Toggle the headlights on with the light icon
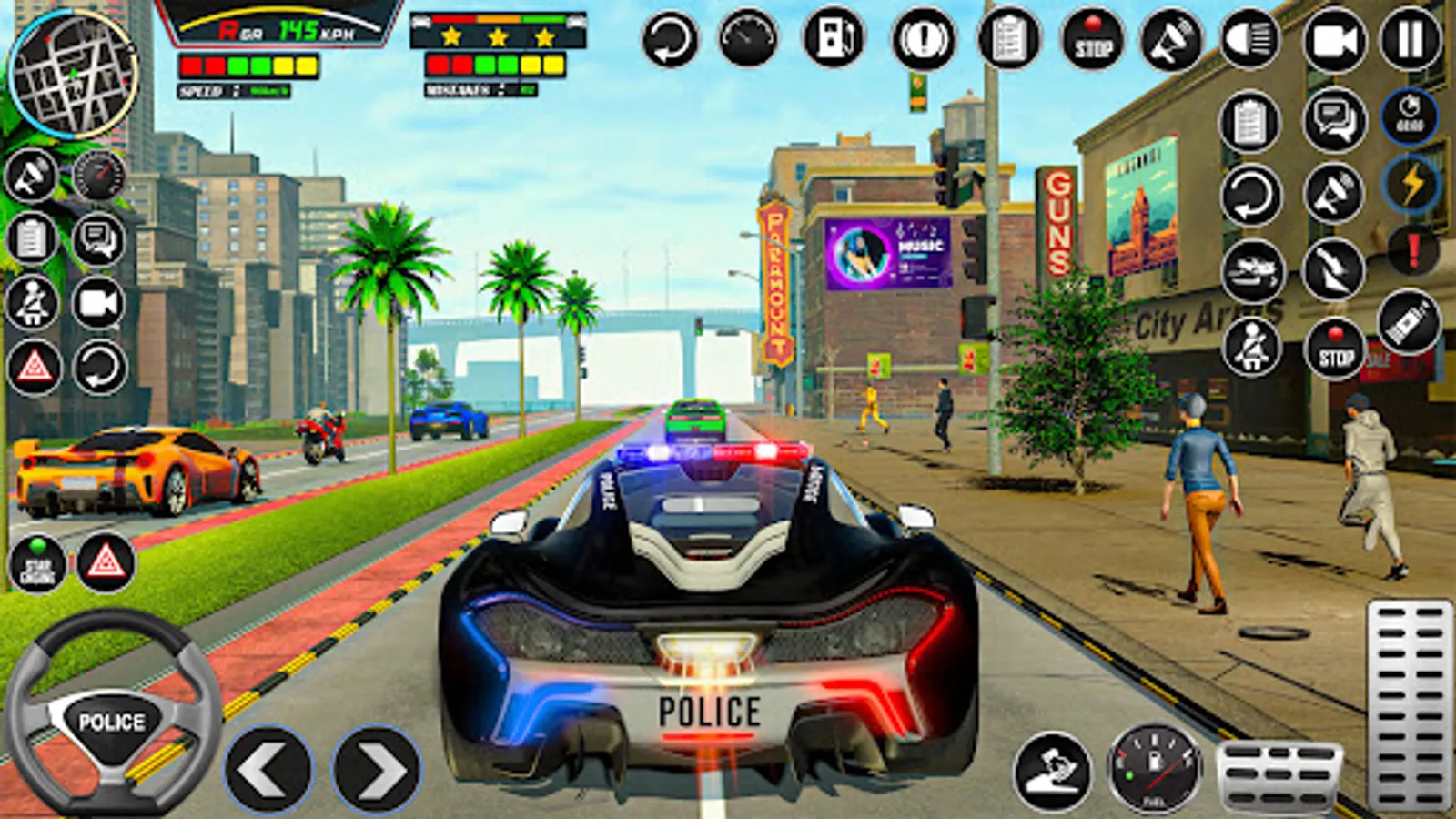This screenshot has height=819, width=1456. [x=1249, y=38]
